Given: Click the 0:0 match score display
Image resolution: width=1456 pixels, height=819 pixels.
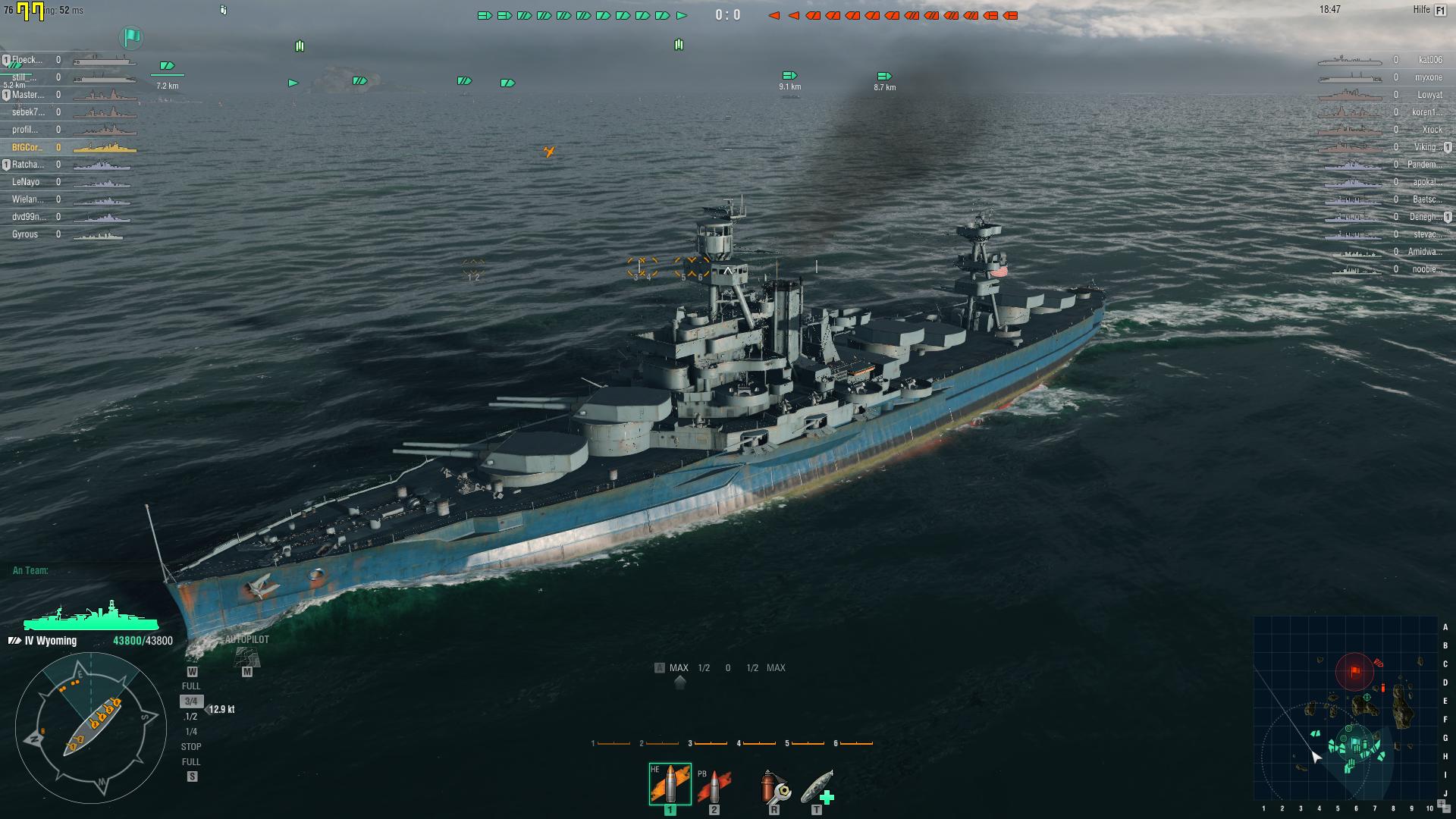Looking at the screenshot, I should pyautogui.click(x=728, y=12).
